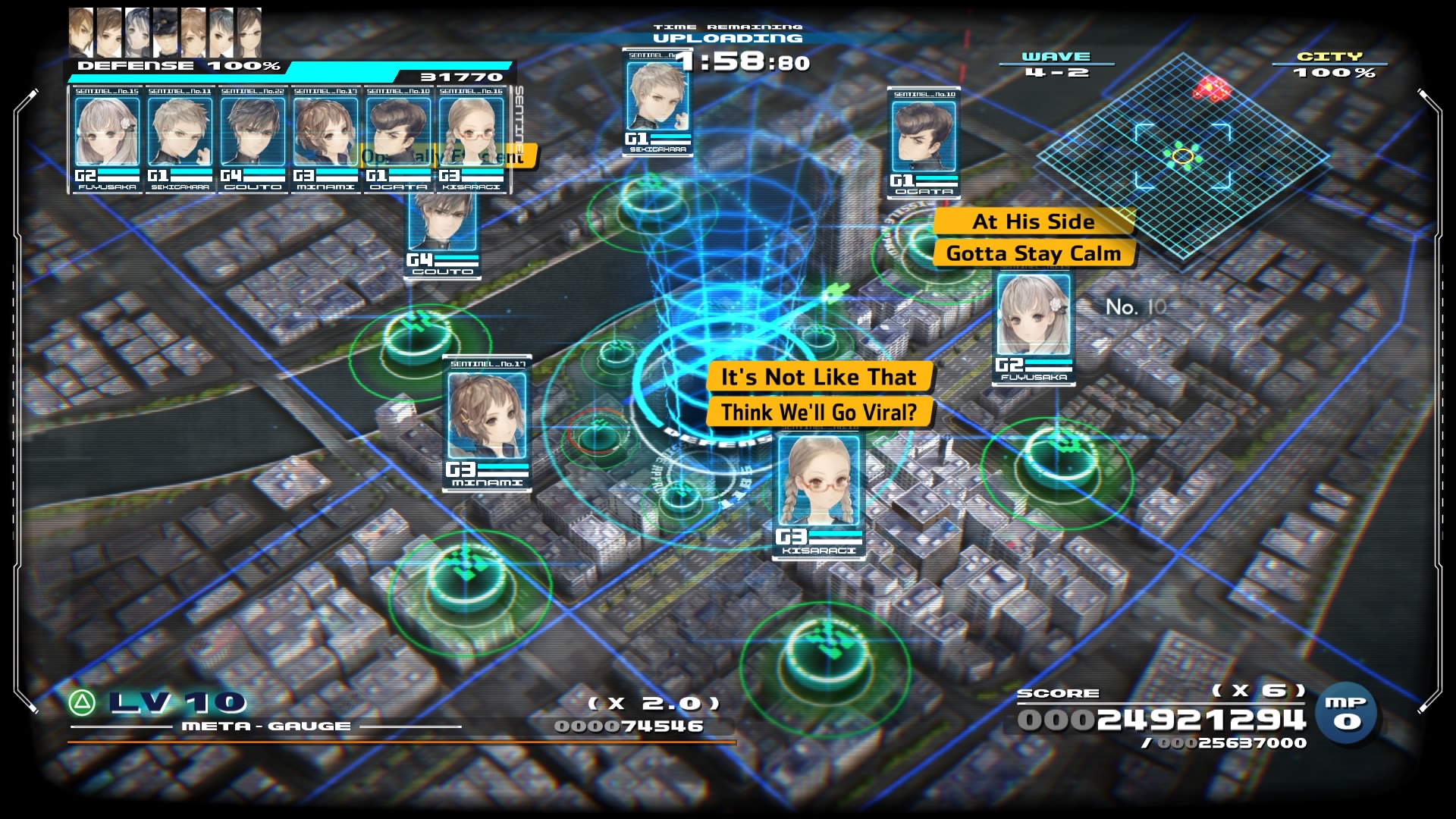Select Kisaragi's card in the roster panel
Viewport: 1456px width, 819px height.
[x=471, y=140]
